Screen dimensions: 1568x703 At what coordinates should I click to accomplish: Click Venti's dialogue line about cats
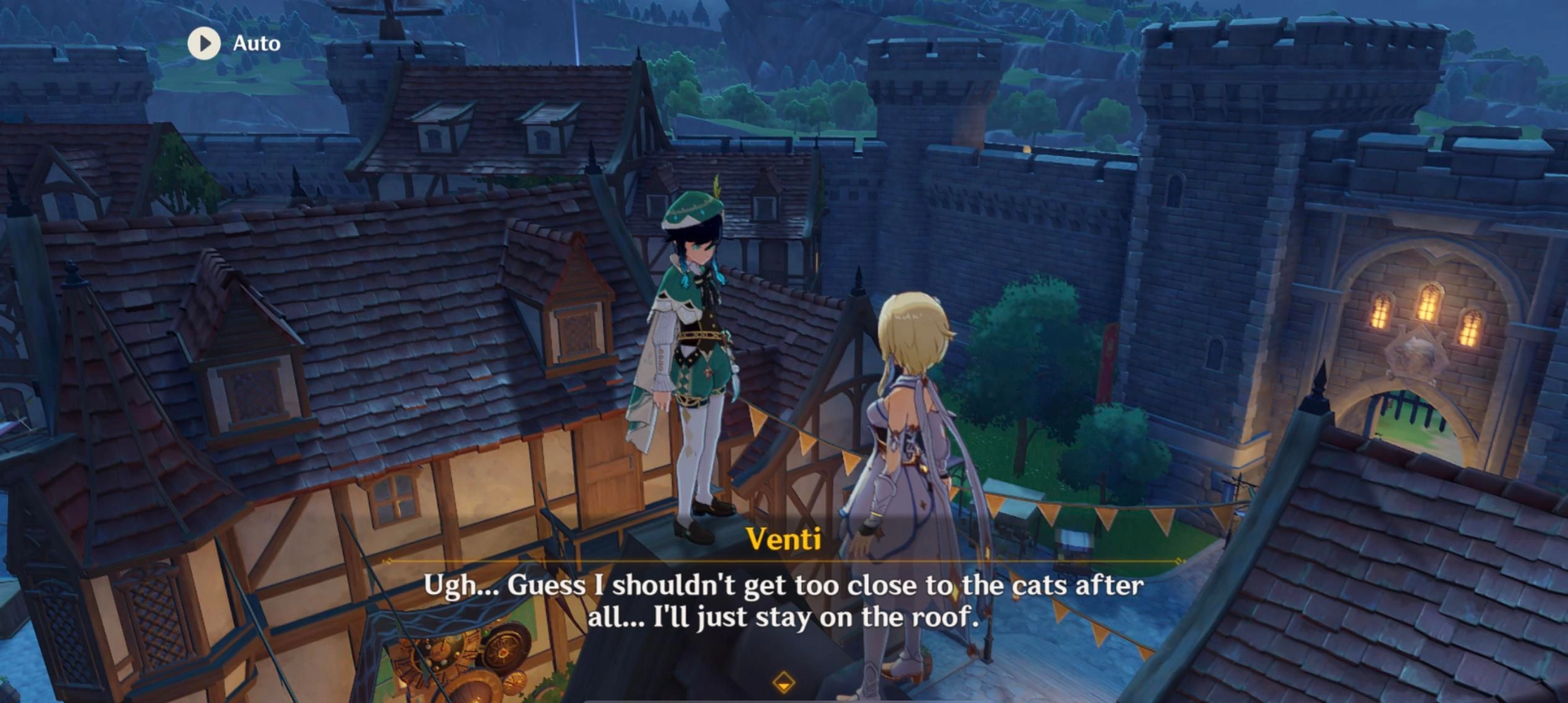[782, 601]
